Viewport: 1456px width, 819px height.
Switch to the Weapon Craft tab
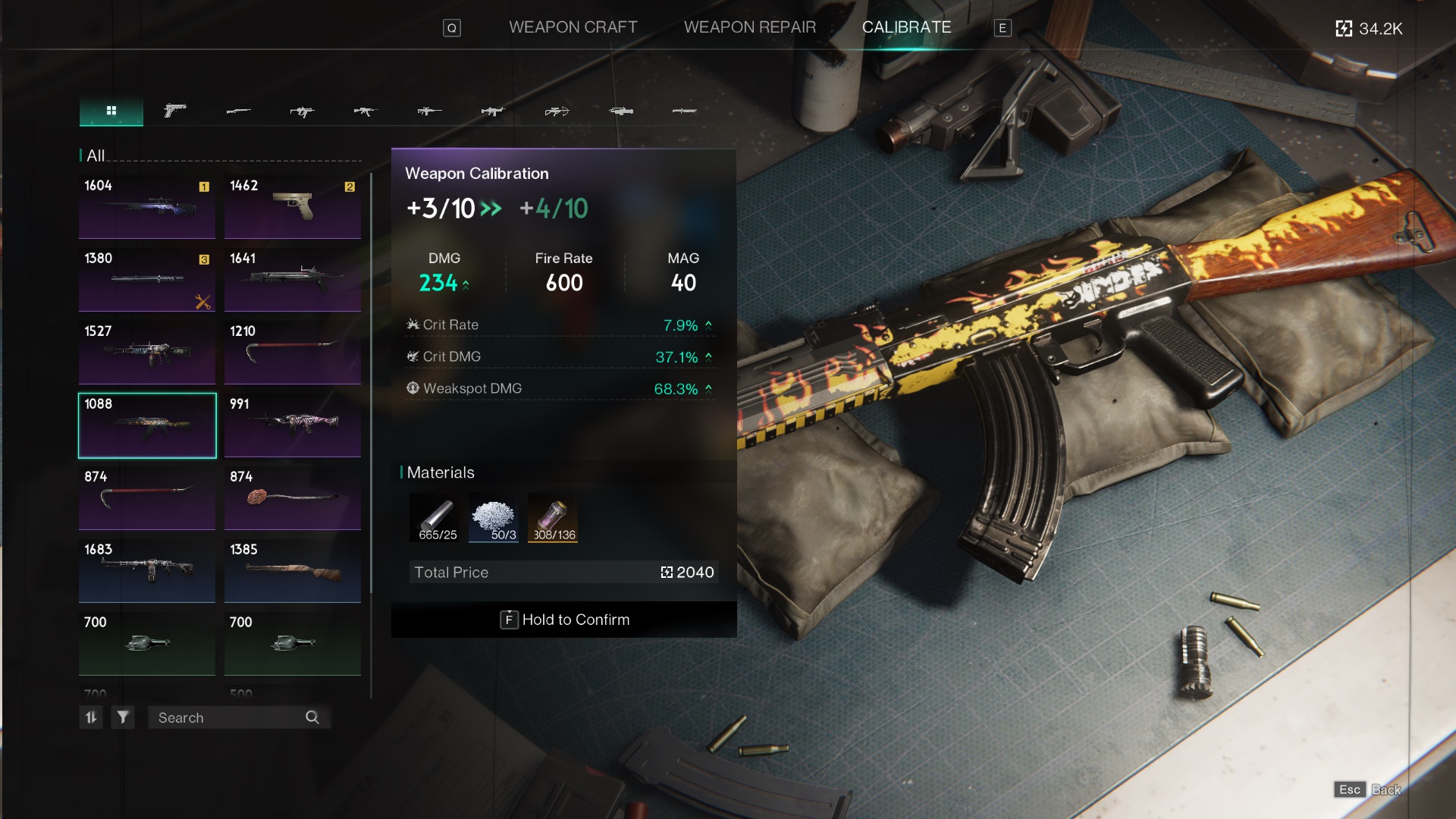click(573, 27)
